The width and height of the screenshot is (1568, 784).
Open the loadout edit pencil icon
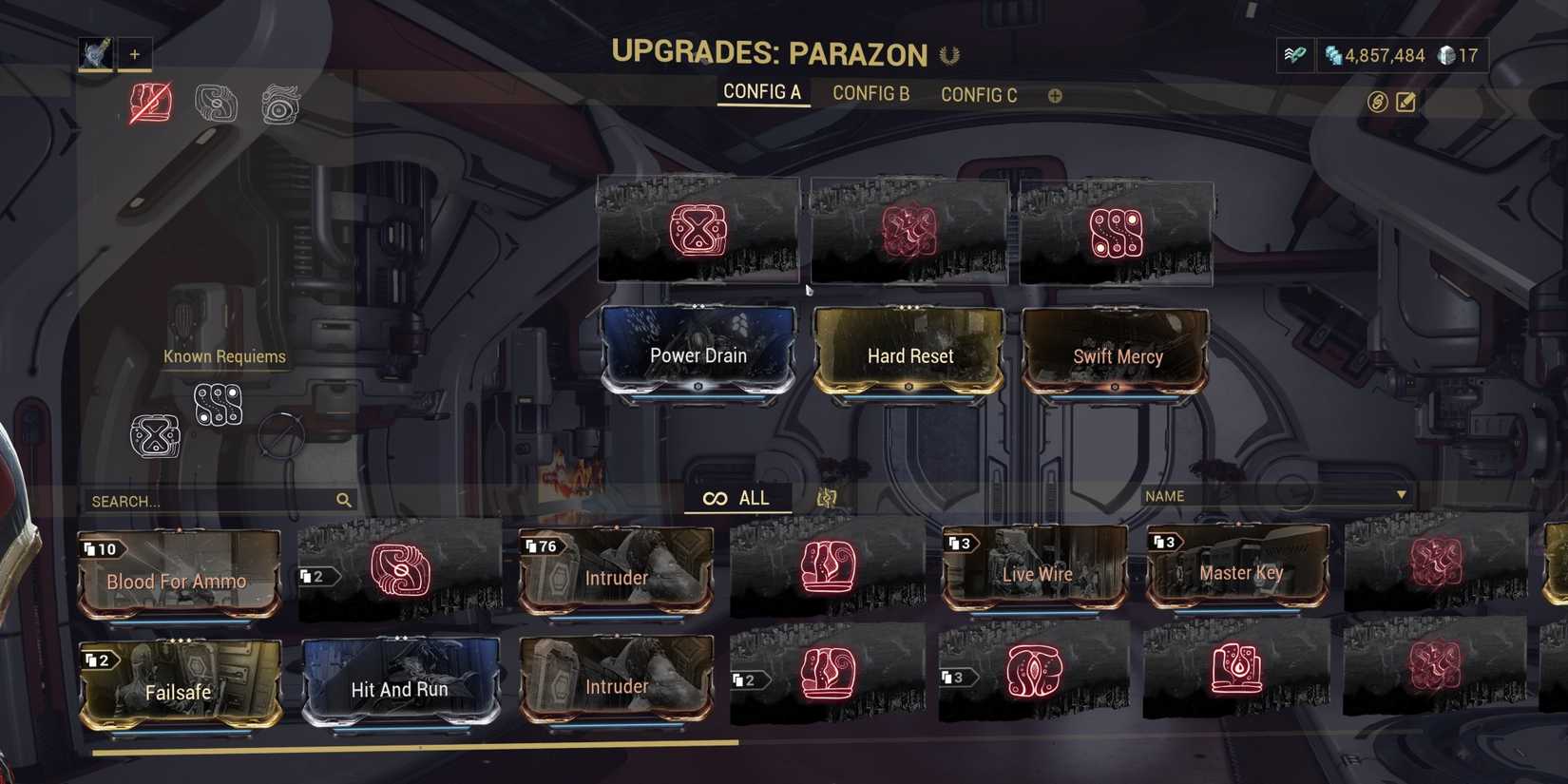(1405, 102)
